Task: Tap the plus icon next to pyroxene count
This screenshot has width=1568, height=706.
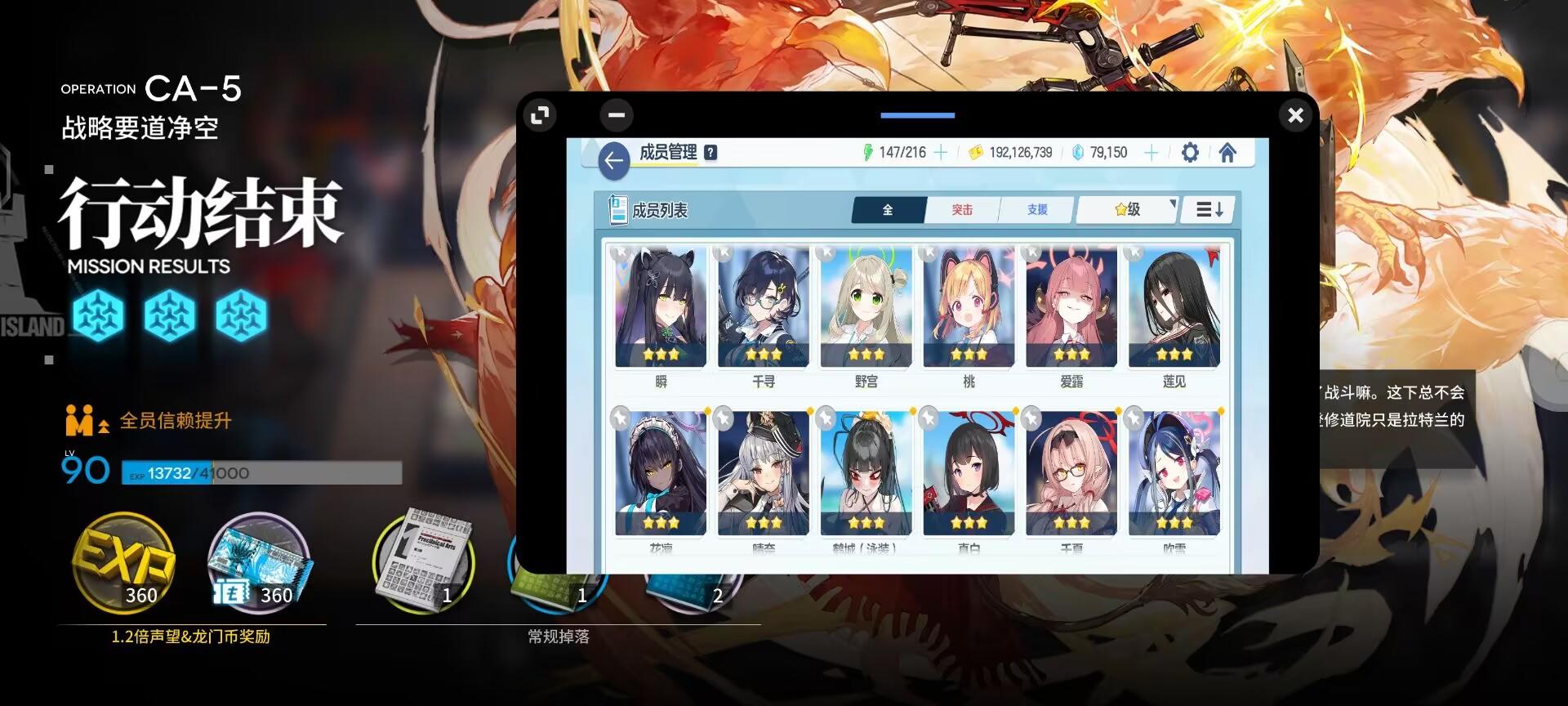Action: click(x=1151, y=152)
